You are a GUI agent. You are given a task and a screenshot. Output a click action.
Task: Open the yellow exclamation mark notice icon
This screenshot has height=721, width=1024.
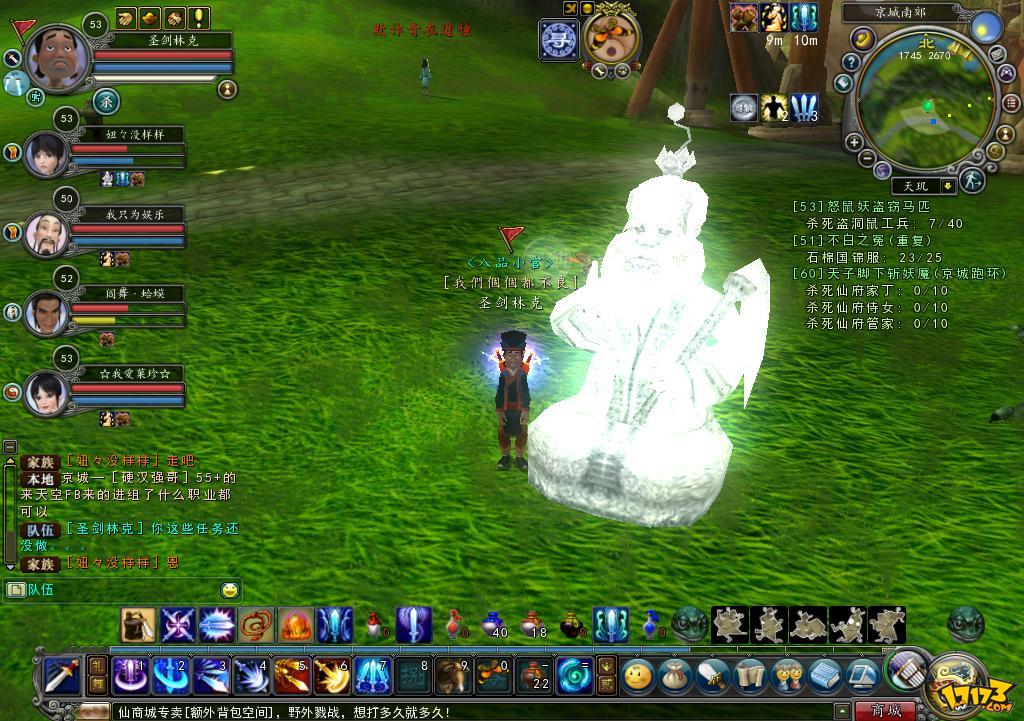point(200,17)
